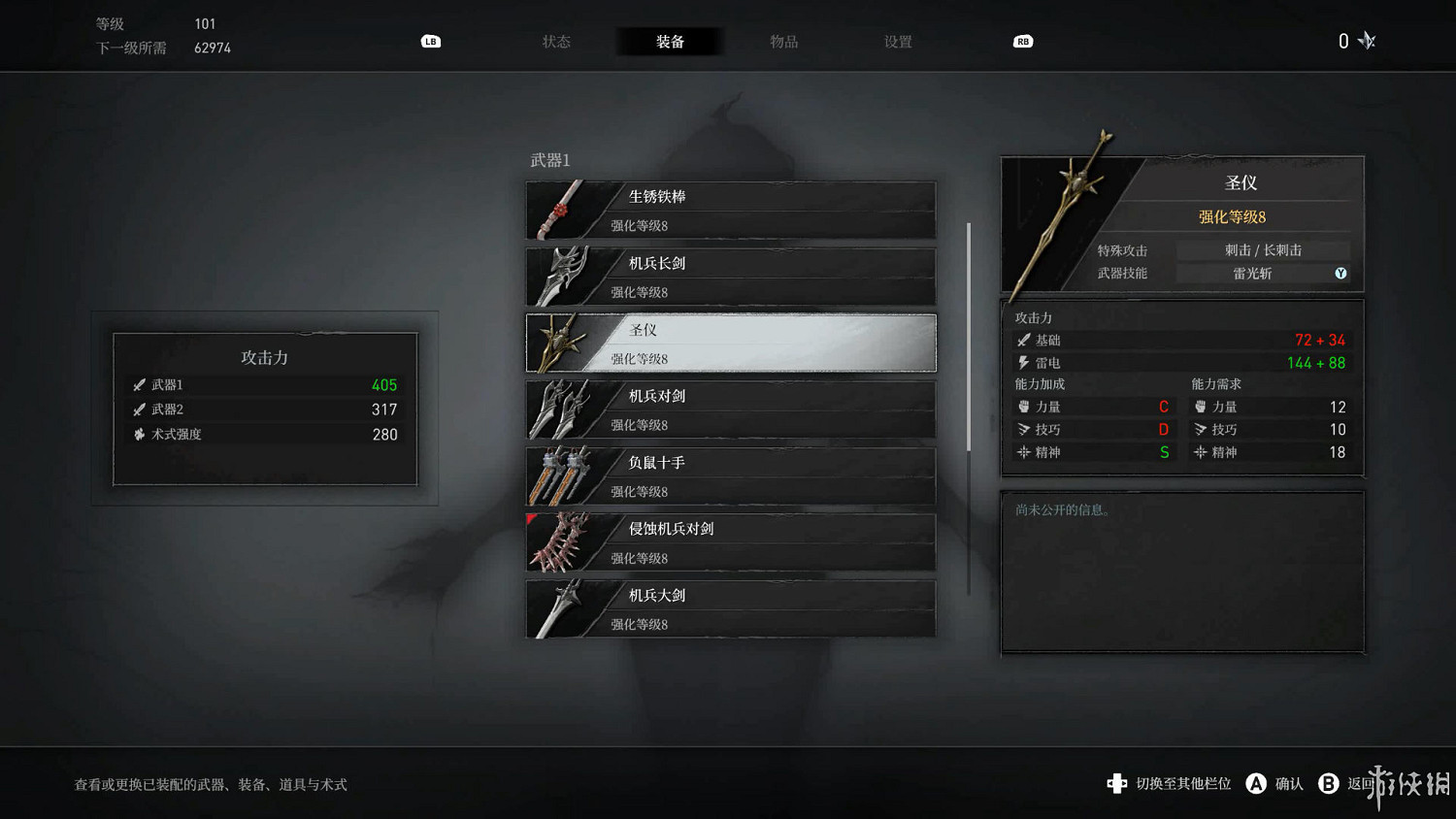Click the lightning icon beside 雷电
Image resolution: width=1456 pixels, height=819 pixels.
click(x=1024, y=362)
